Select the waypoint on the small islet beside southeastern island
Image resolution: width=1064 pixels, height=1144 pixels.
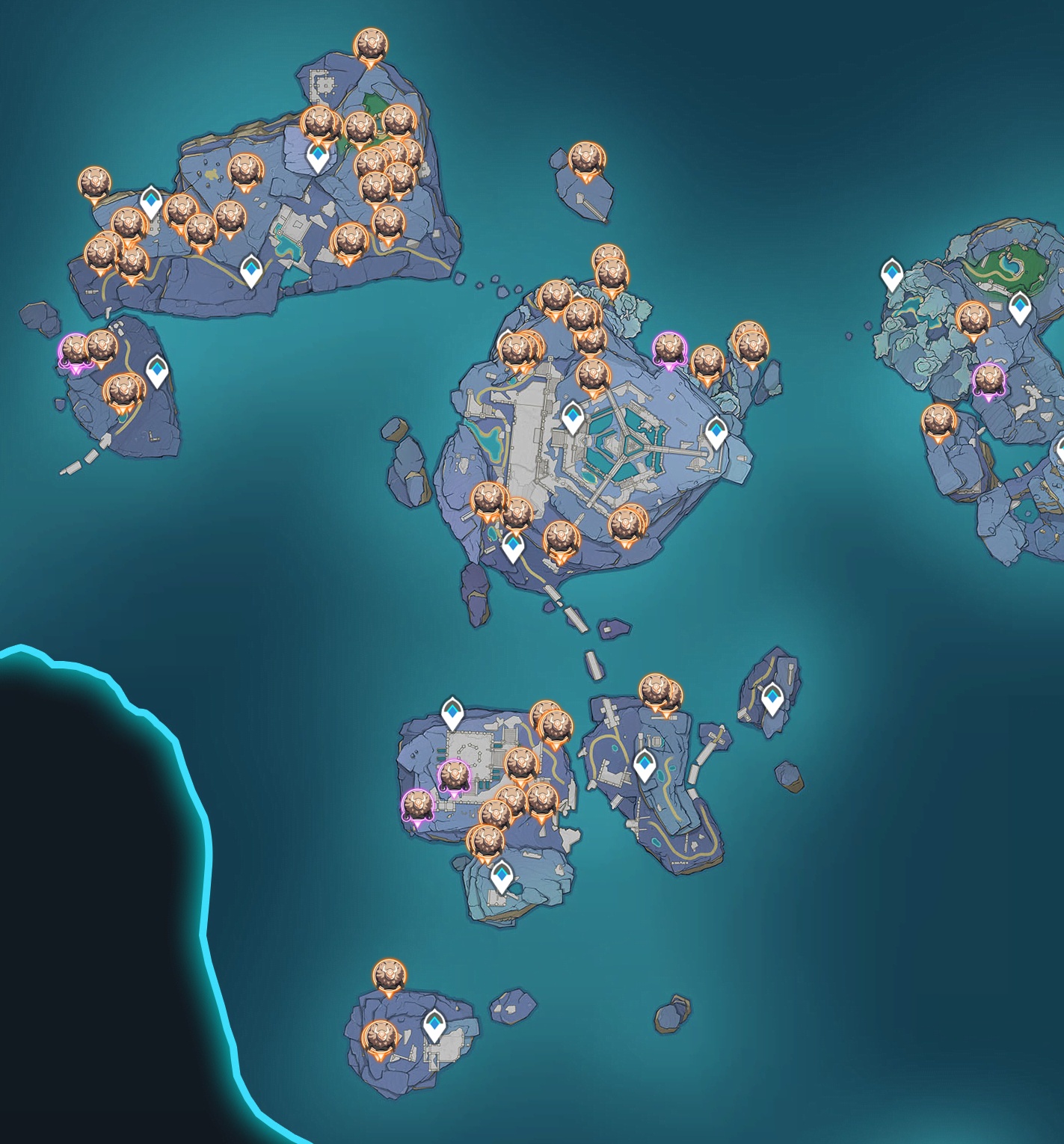click(x=772, y=698)
